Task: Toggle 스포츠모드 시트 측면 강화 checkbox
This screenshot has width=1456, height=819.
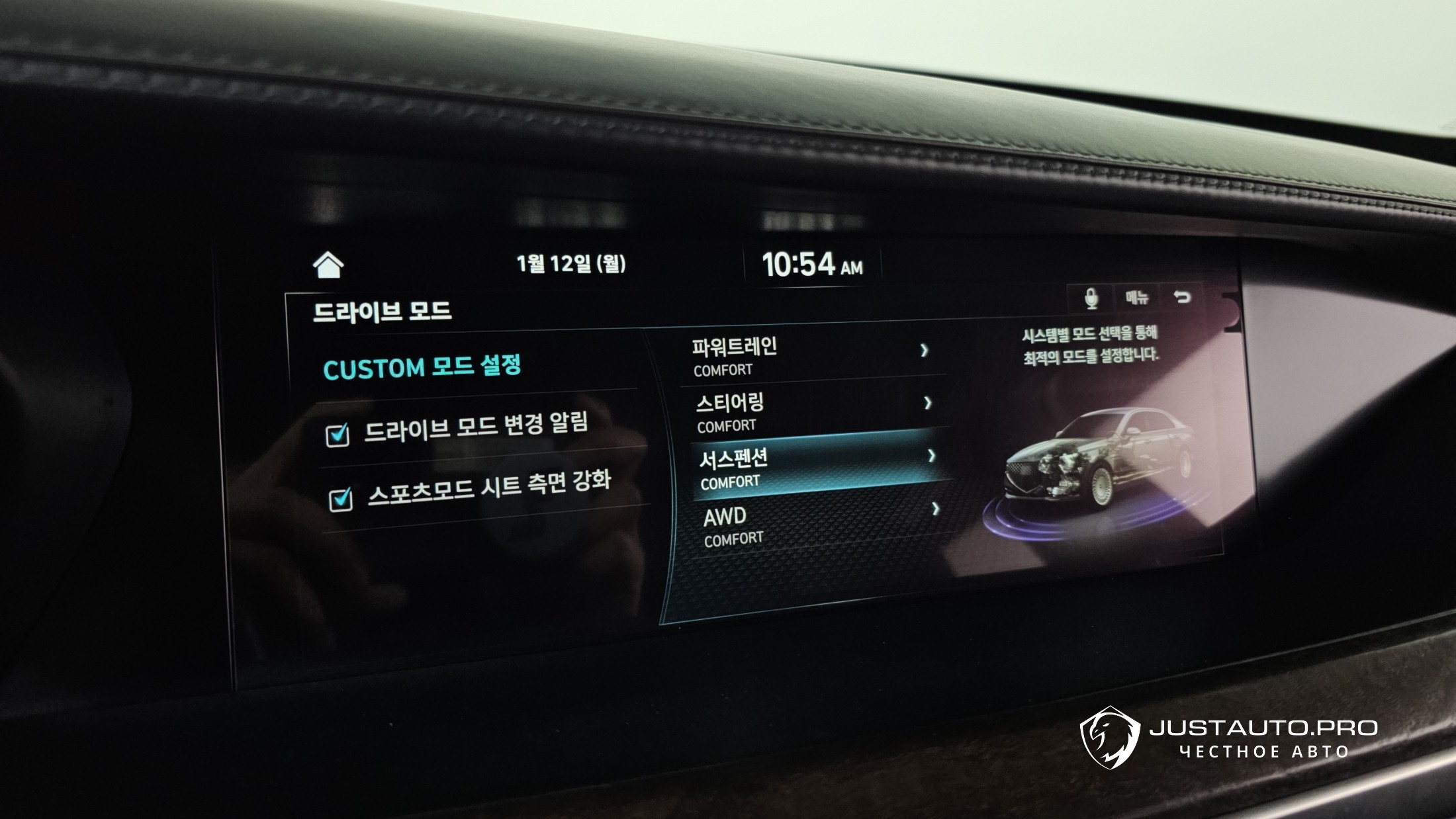Action: [341, 499]
